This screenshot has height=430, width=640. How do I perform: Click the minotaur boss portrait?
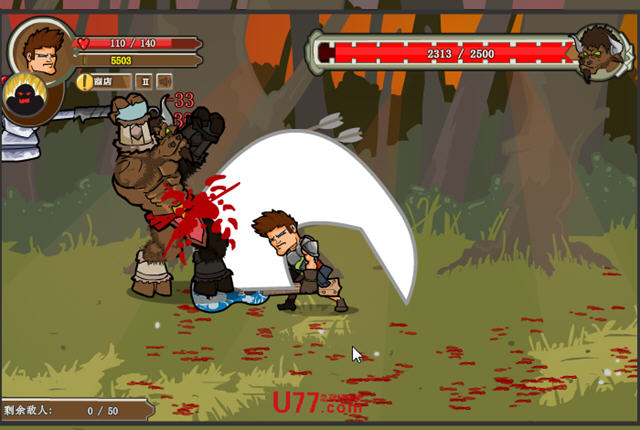[598, 52]
